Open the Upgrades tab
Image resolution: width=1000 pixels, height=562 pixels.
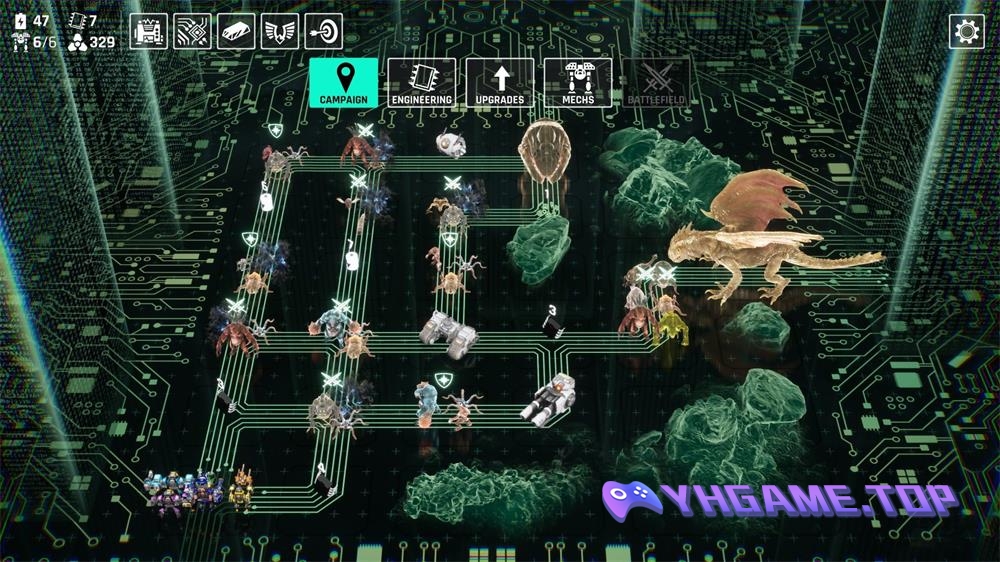click(500, 82)
